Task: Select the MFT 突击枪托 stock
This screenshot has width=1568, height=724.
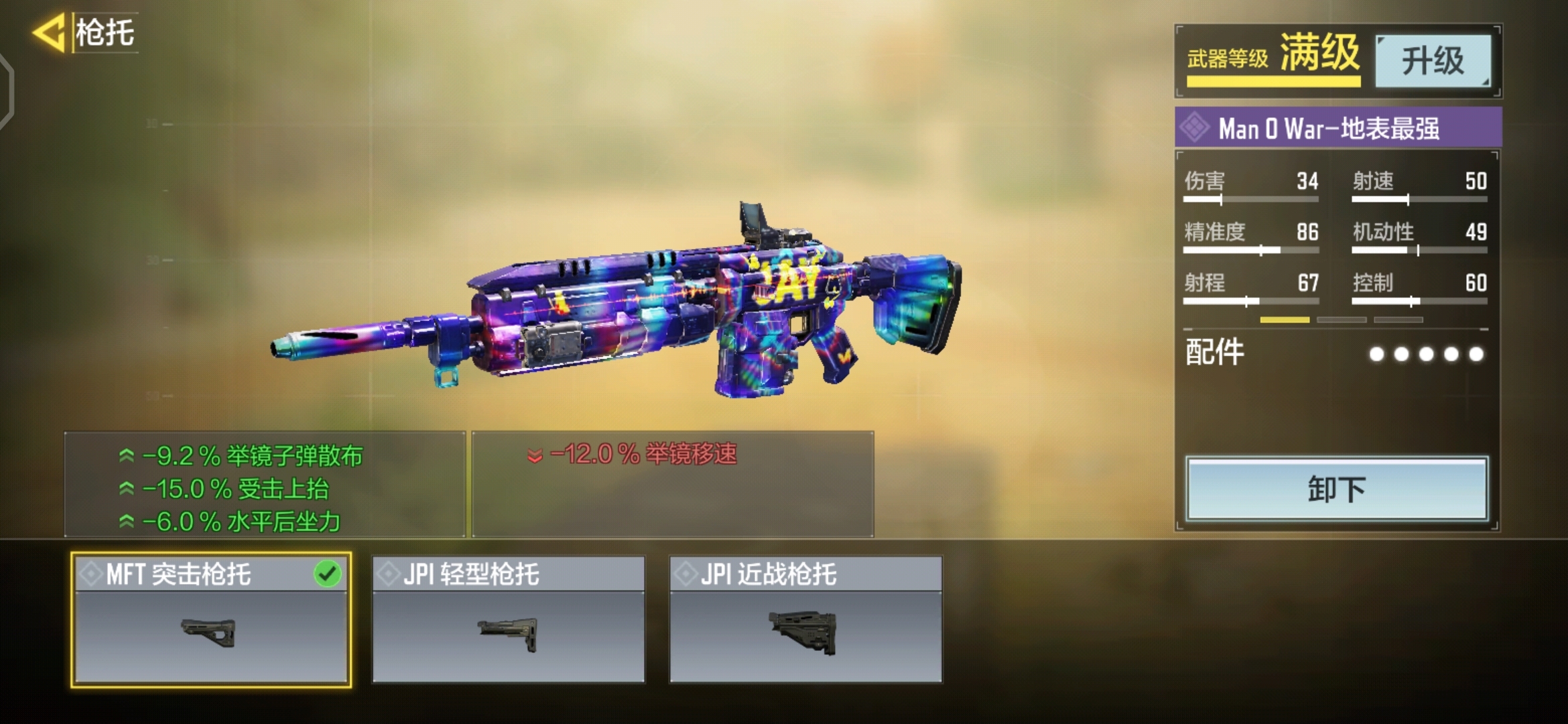Action: (x=210, y=619)
